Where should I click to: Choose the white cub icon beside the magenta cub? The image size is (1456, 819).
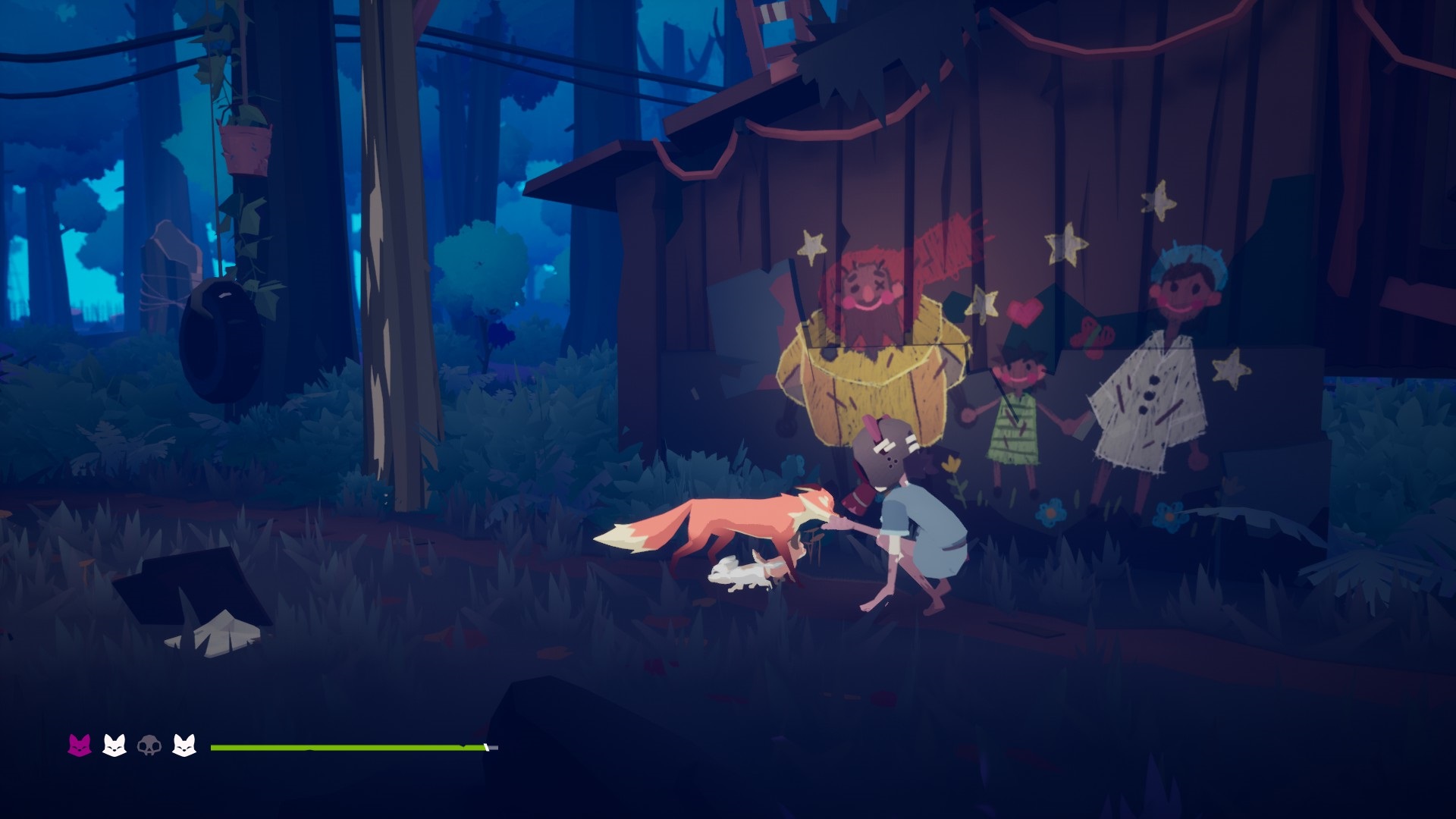tap(115, 745)
